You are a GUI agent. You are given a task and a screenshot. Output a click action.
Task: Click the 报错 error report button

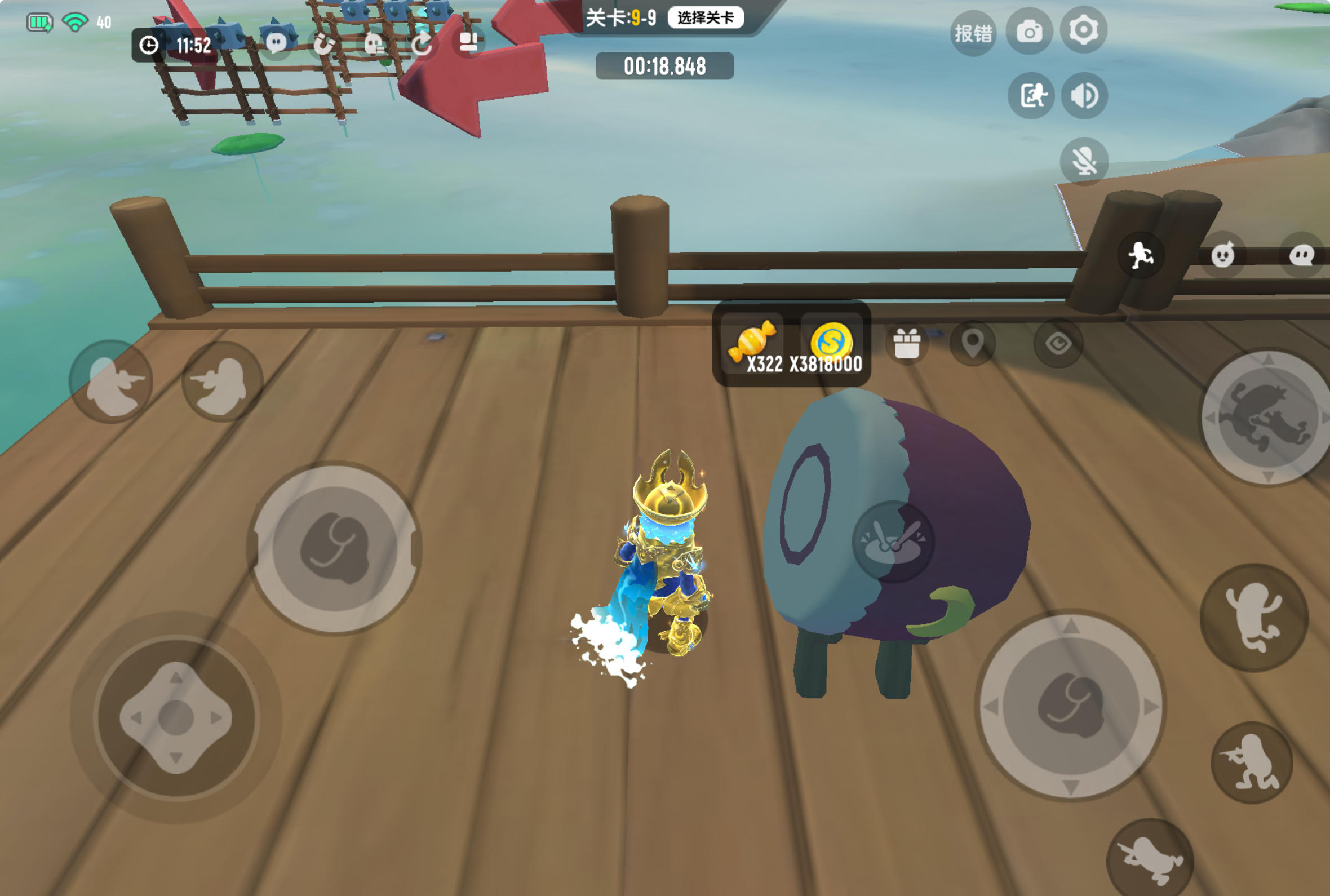coord(974,33)
